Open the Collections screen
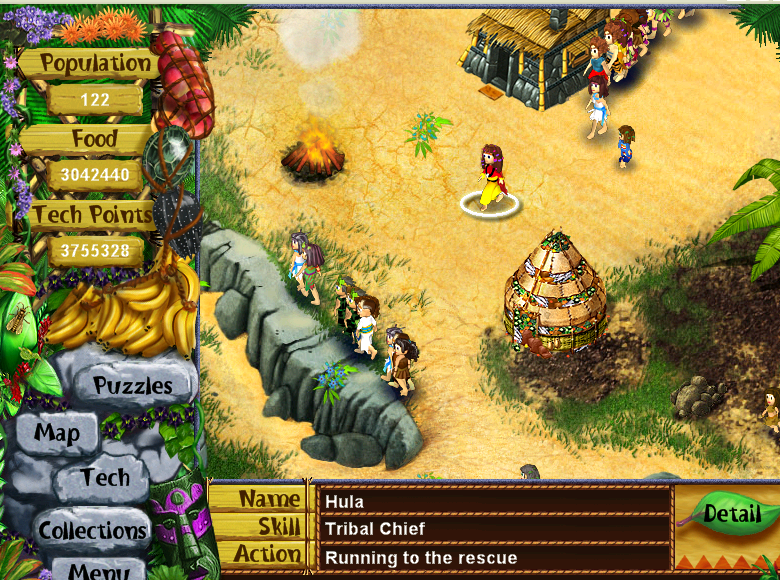Screen dimensions: 780x580 click(92, 529)
